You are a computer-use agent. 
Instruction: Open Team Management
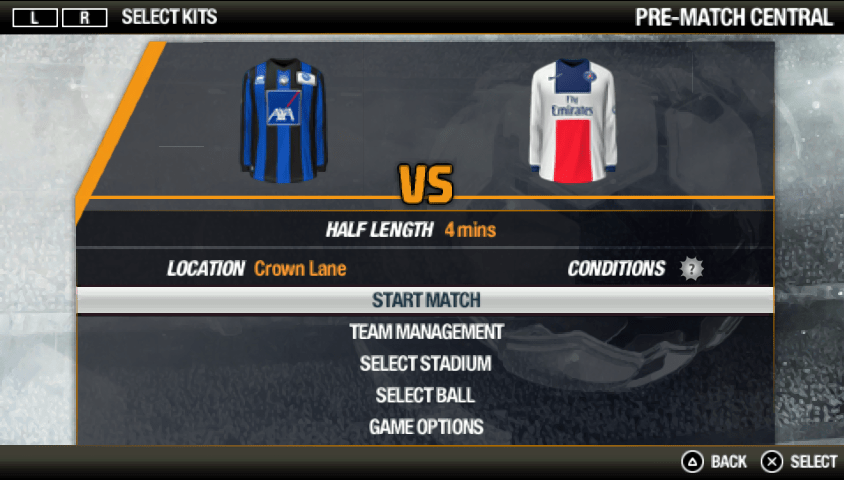[426, 331]
